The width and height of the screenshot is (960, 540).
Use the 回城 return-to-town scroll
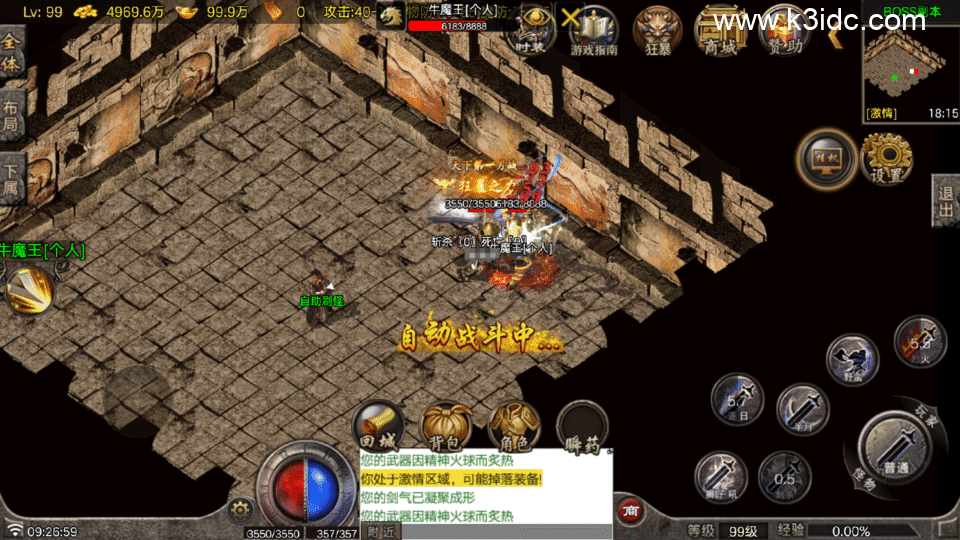tap(380, 426)
